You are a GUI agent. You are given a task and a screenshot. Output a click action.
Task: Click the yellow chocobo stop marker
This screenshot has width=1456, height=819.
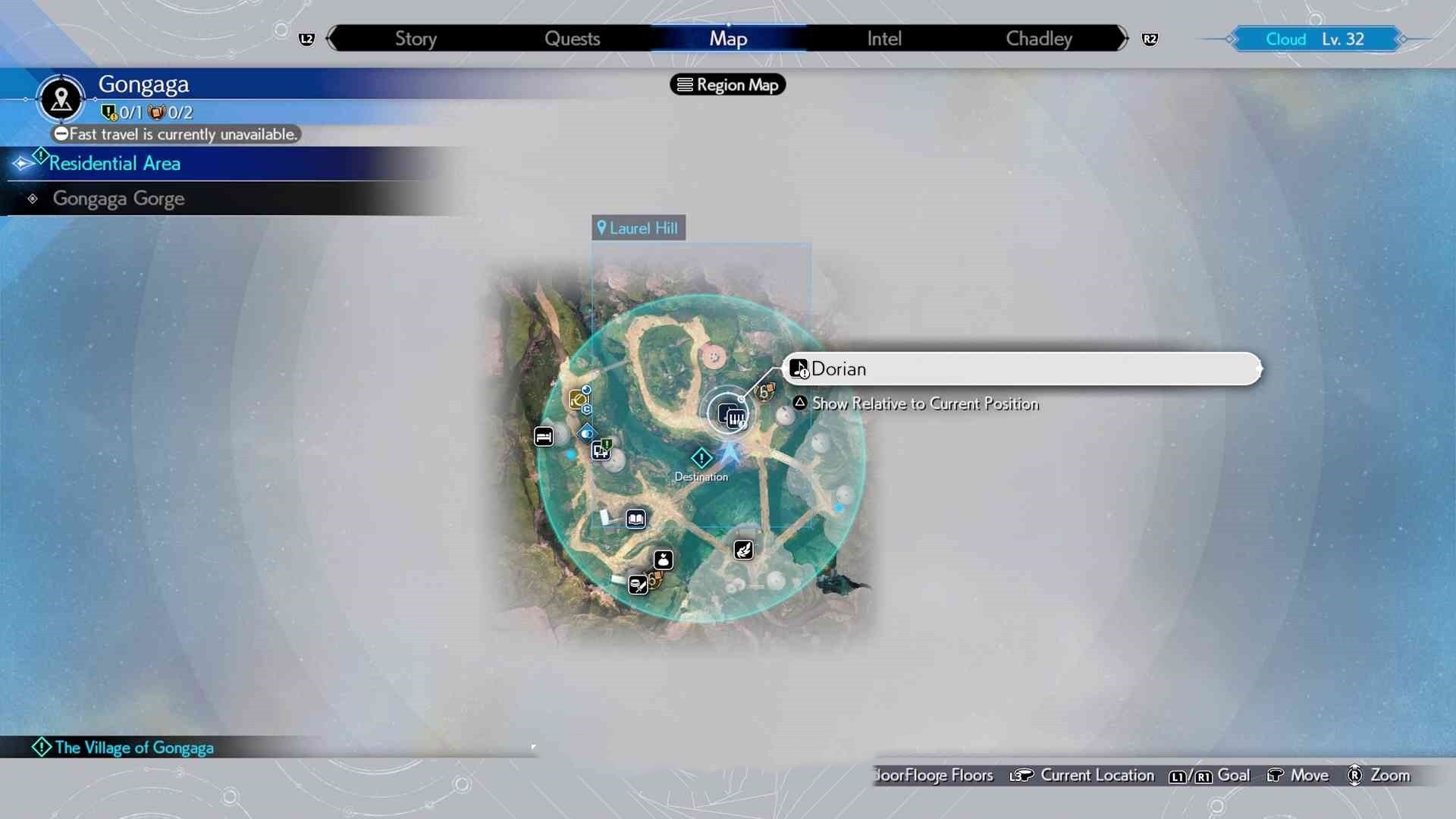[x=579, y=400]
